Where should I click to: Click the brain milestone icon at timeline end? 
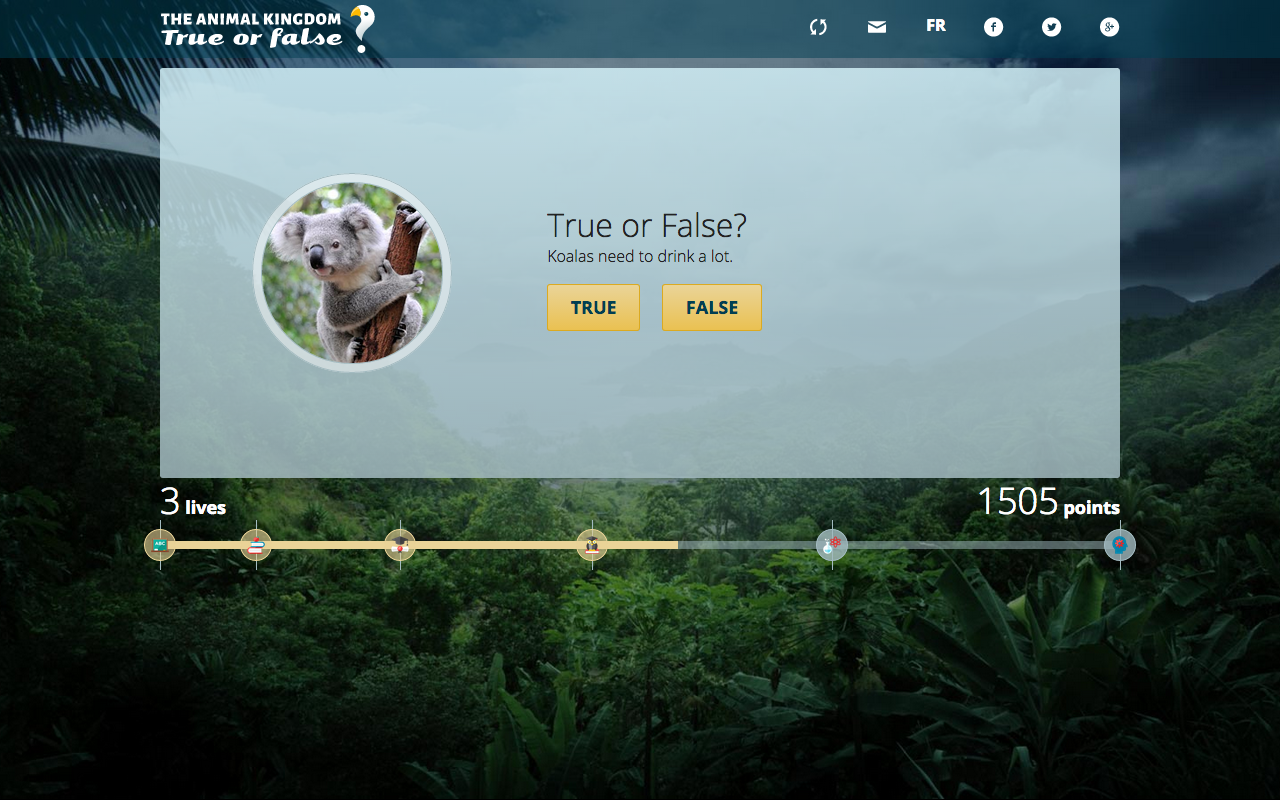click(x=1119, y=545)
